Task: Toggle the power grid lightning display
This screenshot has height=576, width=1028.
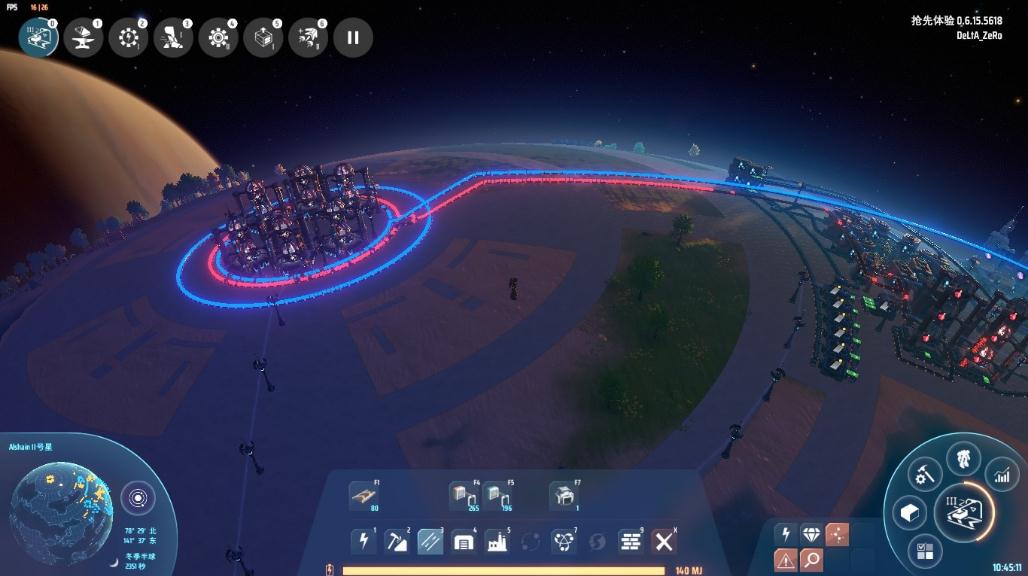Action: tap(785, 534)
